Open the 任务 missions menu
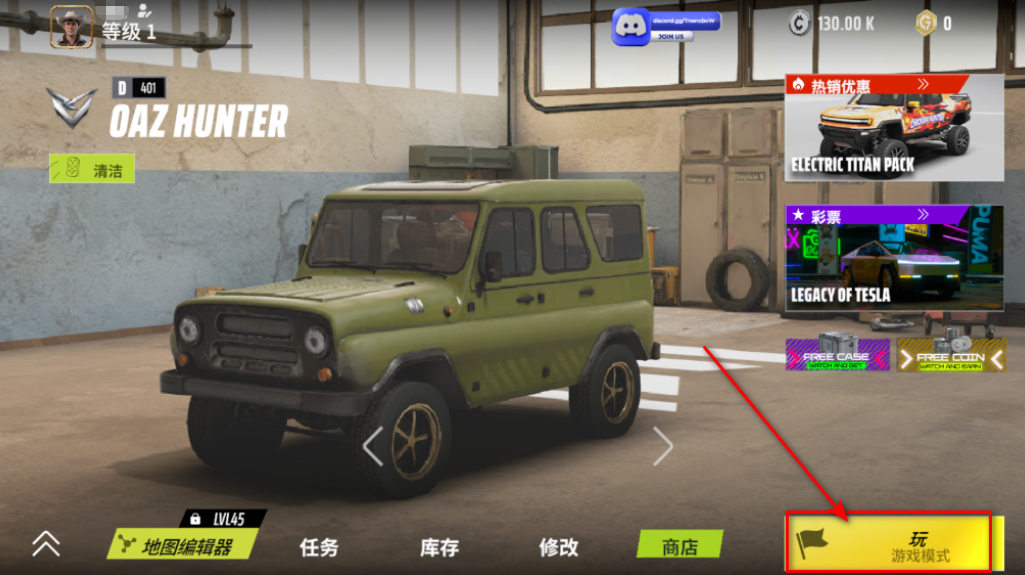Viewport: 1025px width, 575px height. pos(319,547)
